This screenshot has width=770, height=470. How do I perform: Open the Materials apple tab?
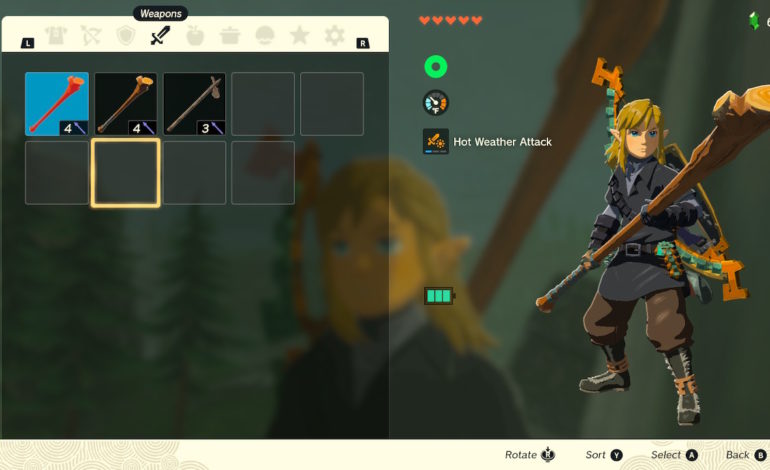[x=195, y=37]
